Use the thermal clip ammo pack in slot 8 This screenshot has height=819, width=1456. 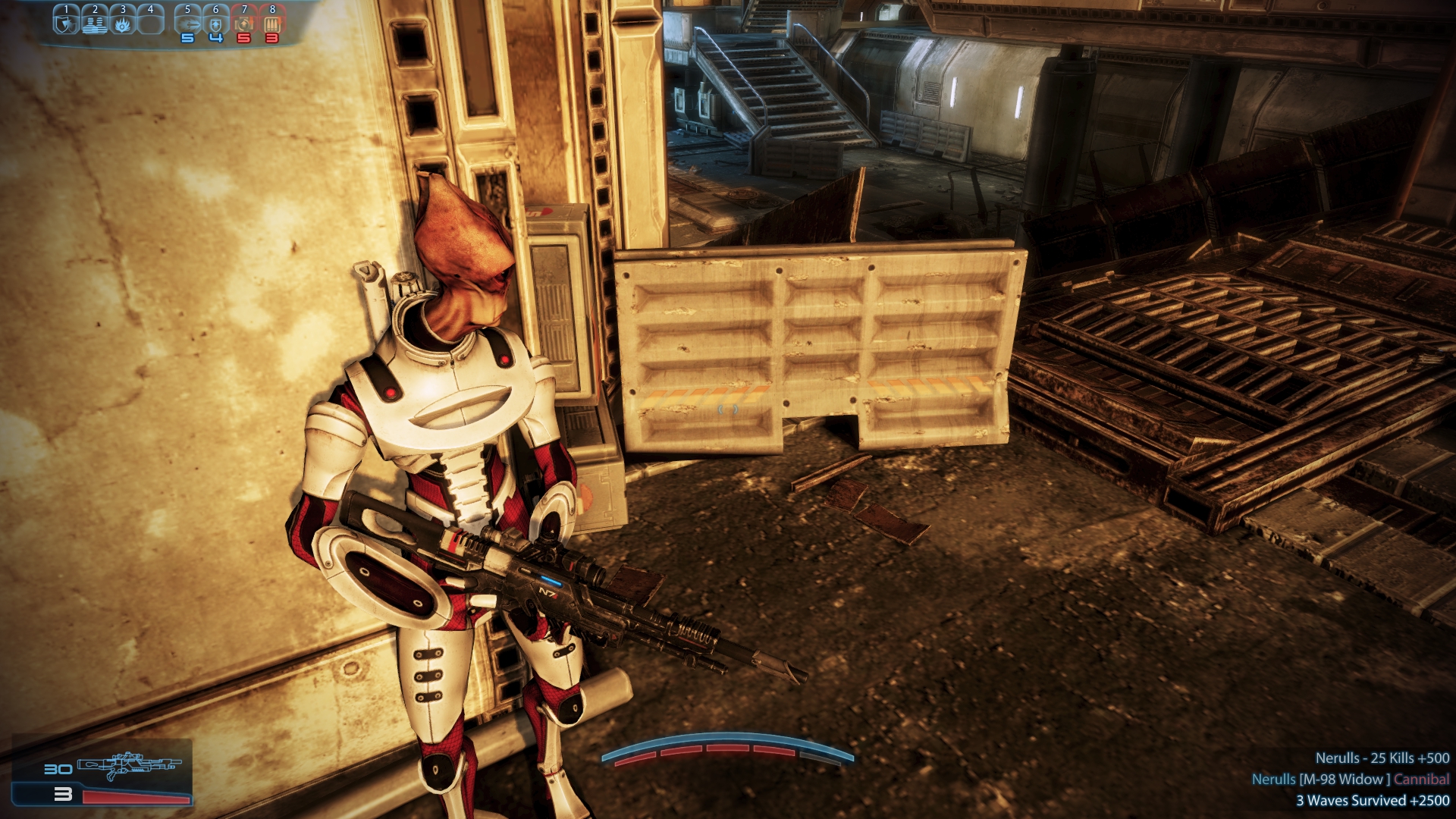[x=271, y=23]
